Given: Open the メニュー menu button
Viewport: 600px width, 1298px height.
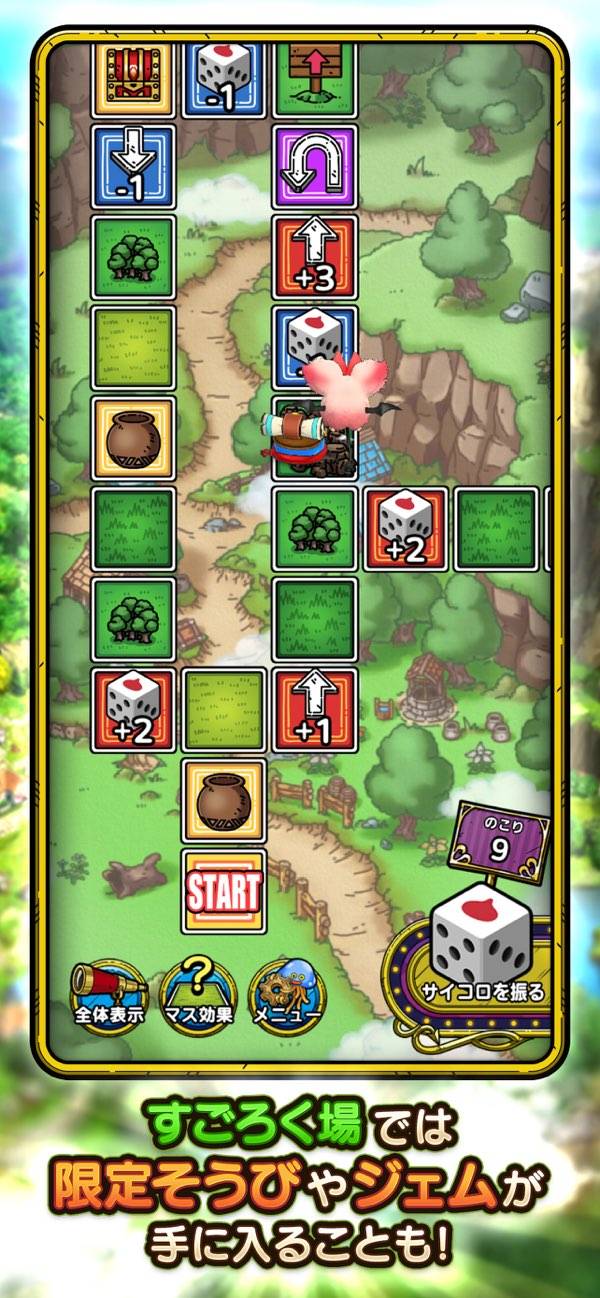Looking at the screenshot, I should (x=286, y=994).
